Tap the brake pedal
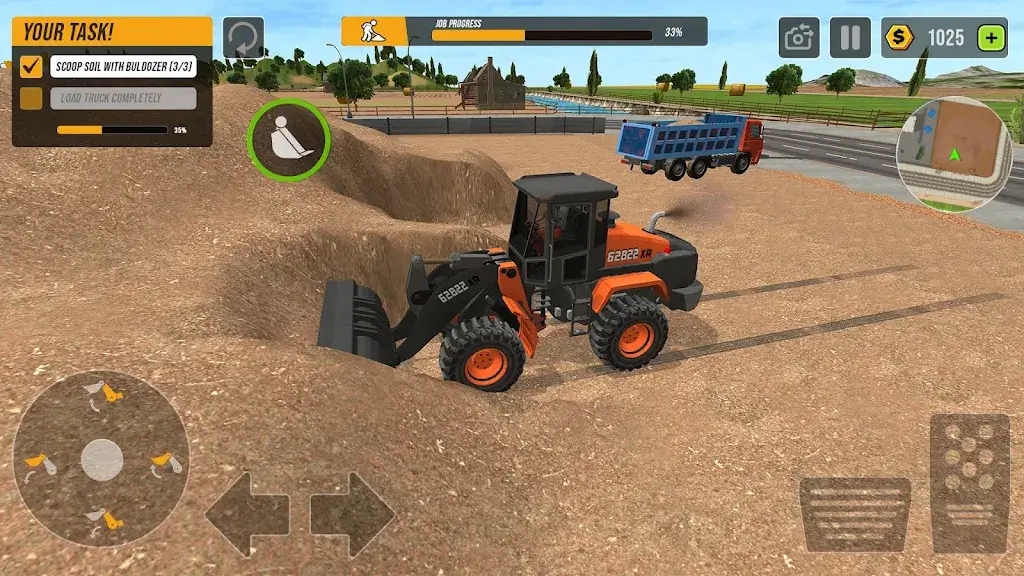Viewport: 1024px width, 576px height. pos(854,514)
